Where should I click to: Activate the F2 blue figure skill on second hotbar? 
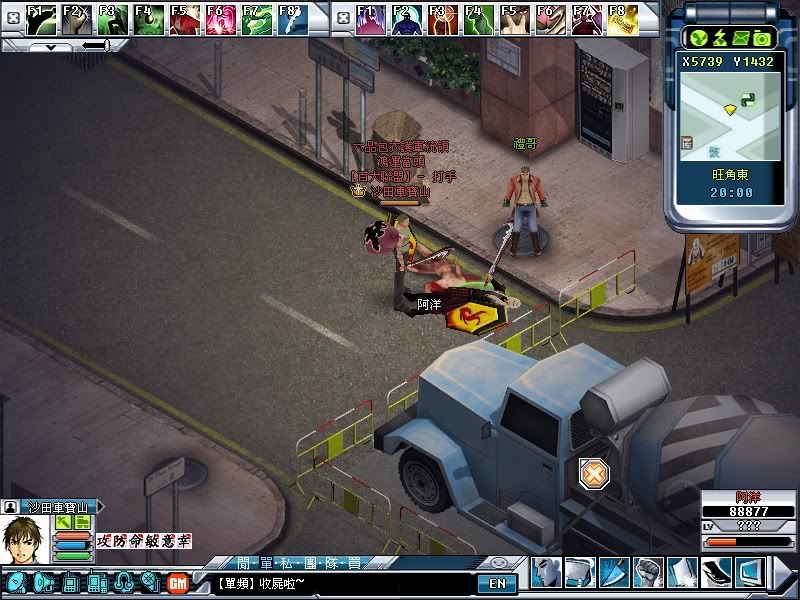pos(406,19)
